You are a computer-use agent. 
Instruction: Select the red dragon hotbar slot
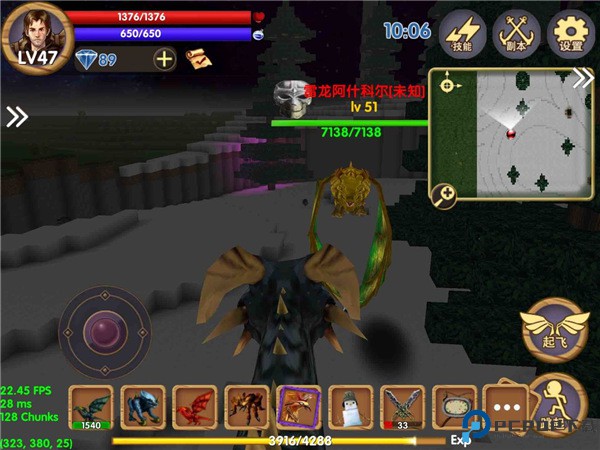tap(194, 407)
